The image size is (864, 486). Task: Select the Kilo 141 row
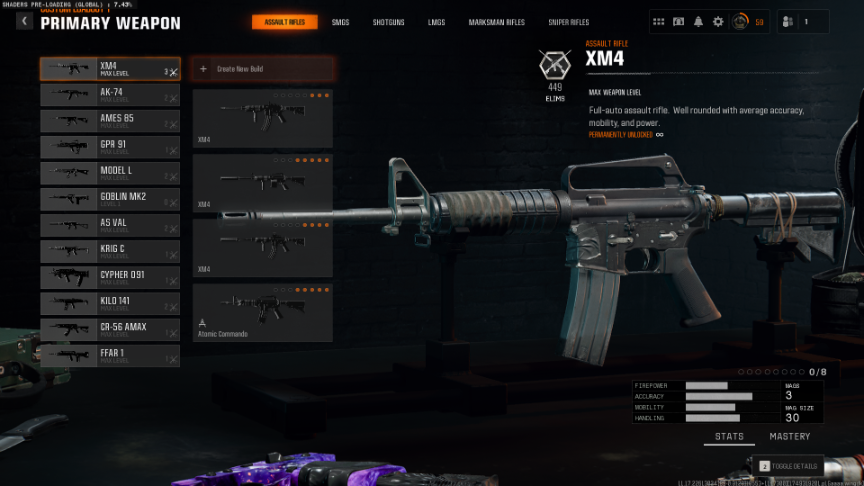point(110,303)
